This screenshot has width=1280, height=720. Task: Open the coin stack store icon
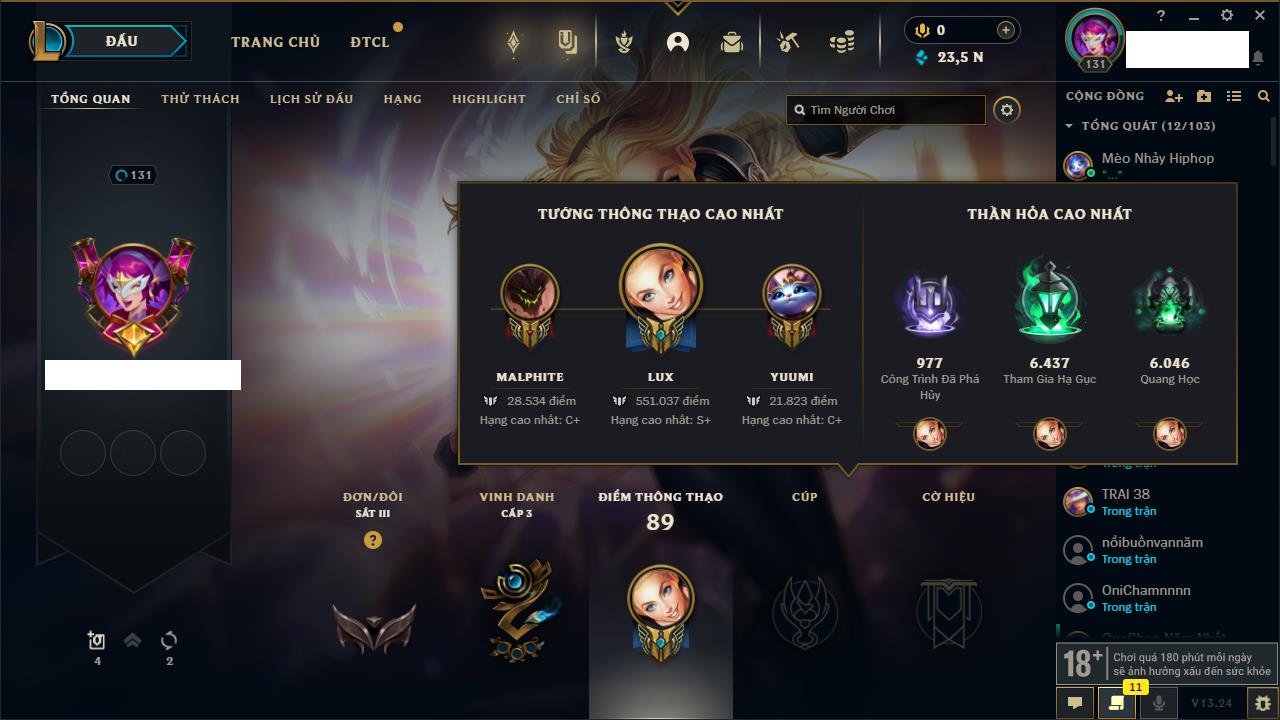(x=842, y=42)
